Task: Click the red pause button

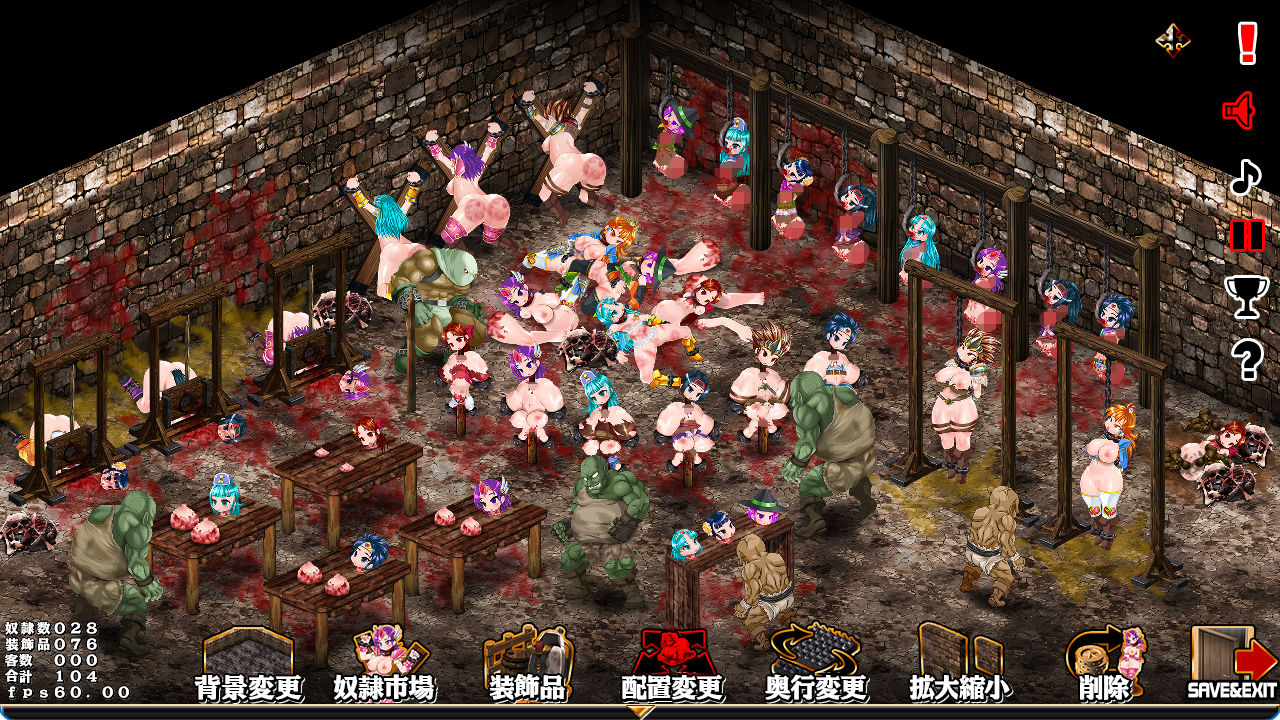Action: tap(1247, 235)
